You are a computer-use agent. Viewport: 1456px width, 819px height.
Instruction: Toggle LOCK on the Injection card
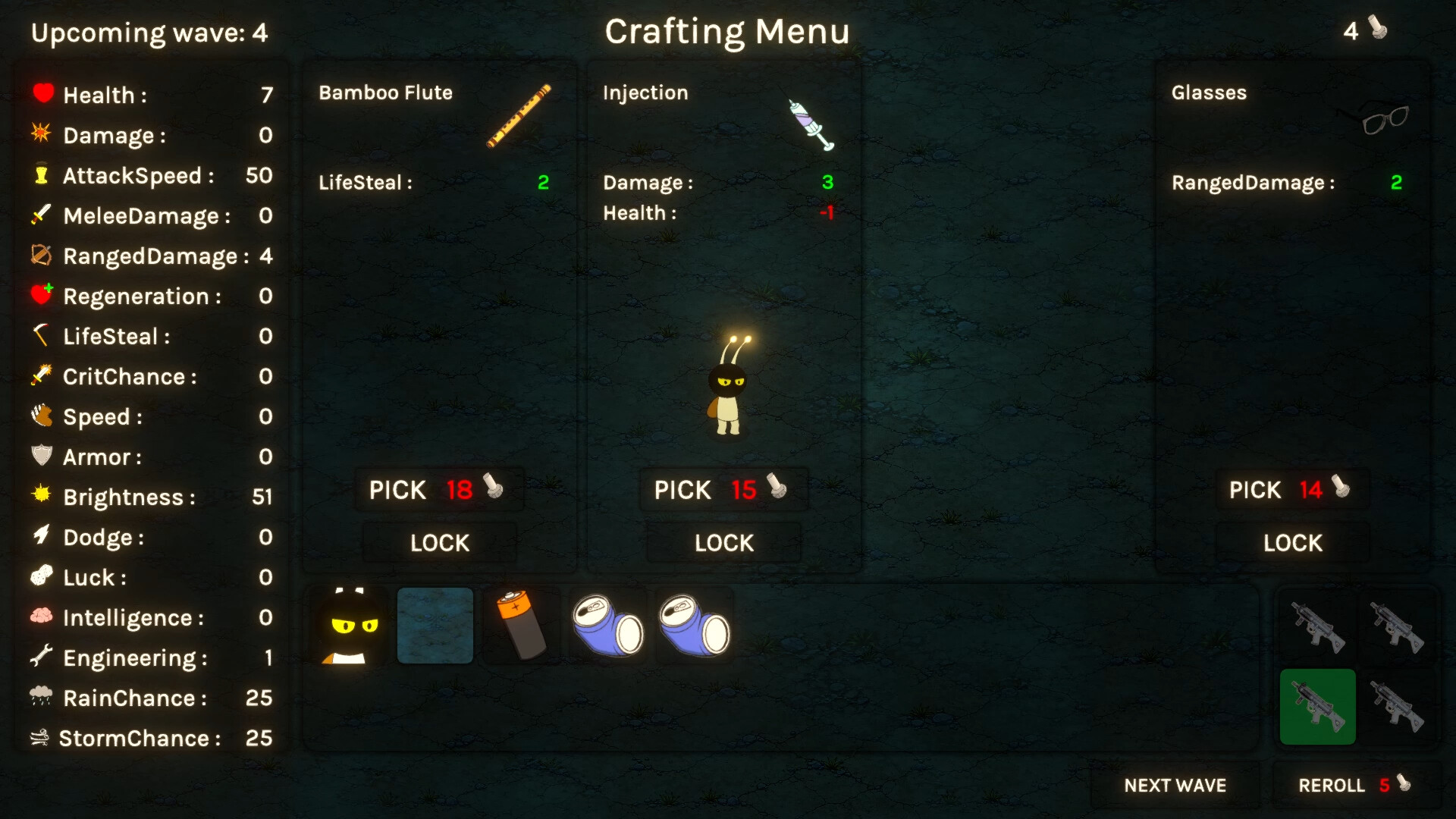click(x=723, y=542)
